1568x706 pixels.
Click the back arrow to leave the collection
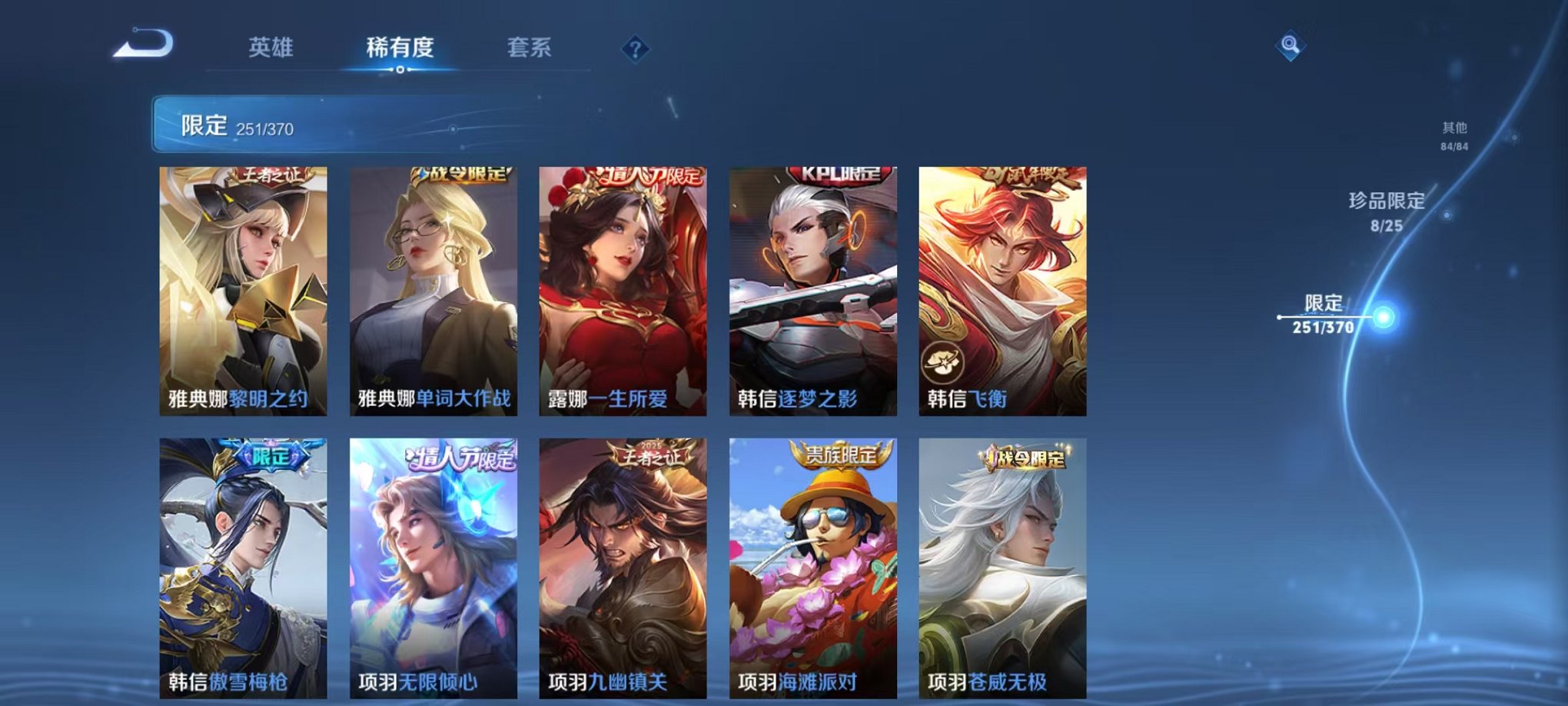142,48
